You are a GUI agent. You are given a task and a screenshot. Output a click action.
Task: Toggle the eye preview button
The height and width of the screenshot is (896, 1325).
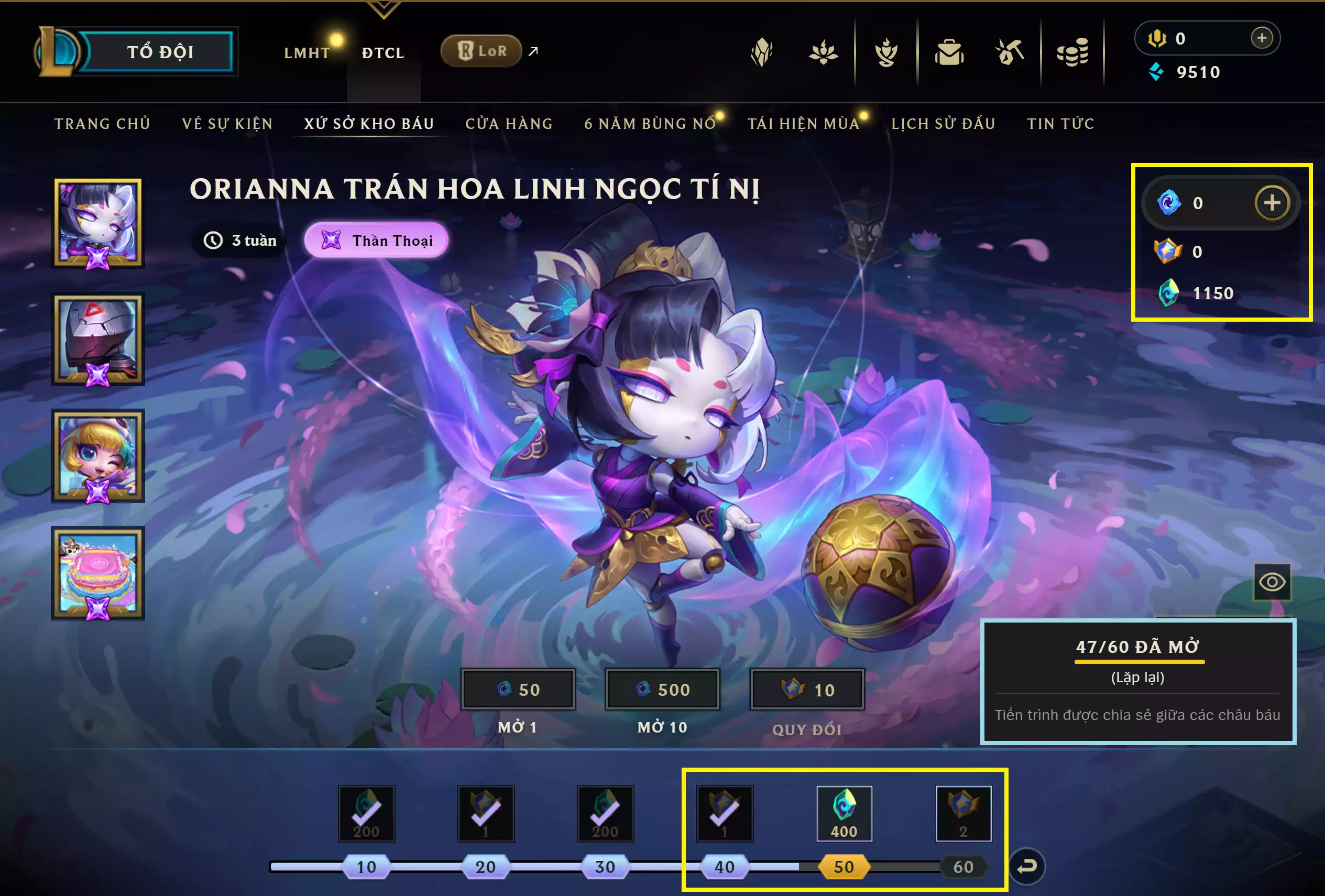point(1272,582)
